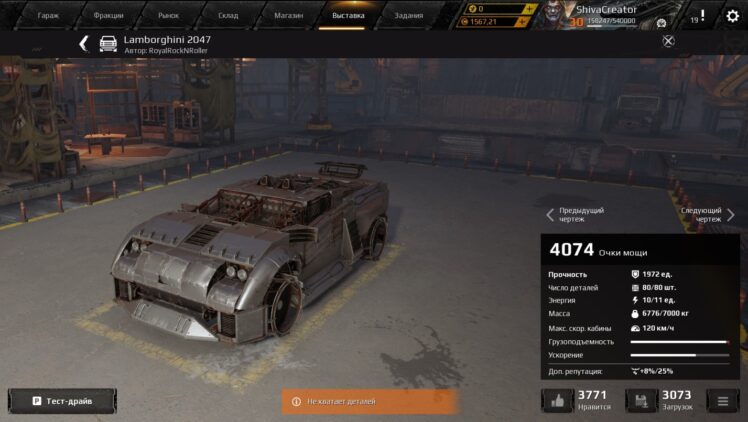Download the blueprint with the save icon
The width and height of the screenshot is (748, 422).
pyautogui.click(x=641, y=401)
